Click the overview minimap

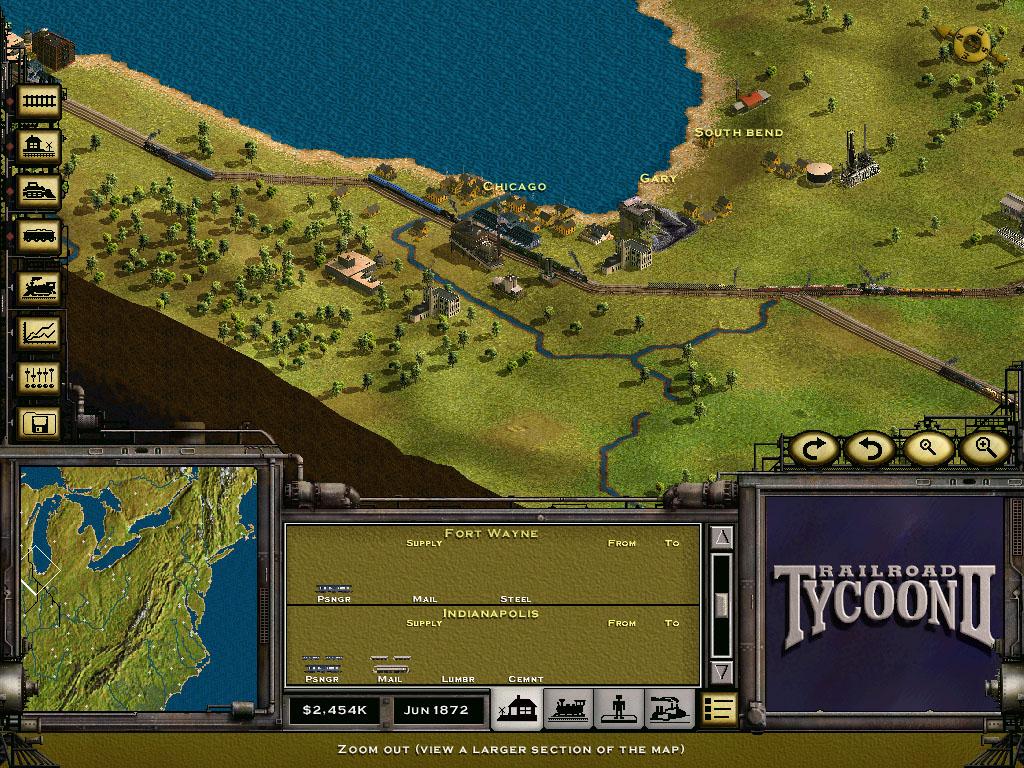(x=138, y=587)
